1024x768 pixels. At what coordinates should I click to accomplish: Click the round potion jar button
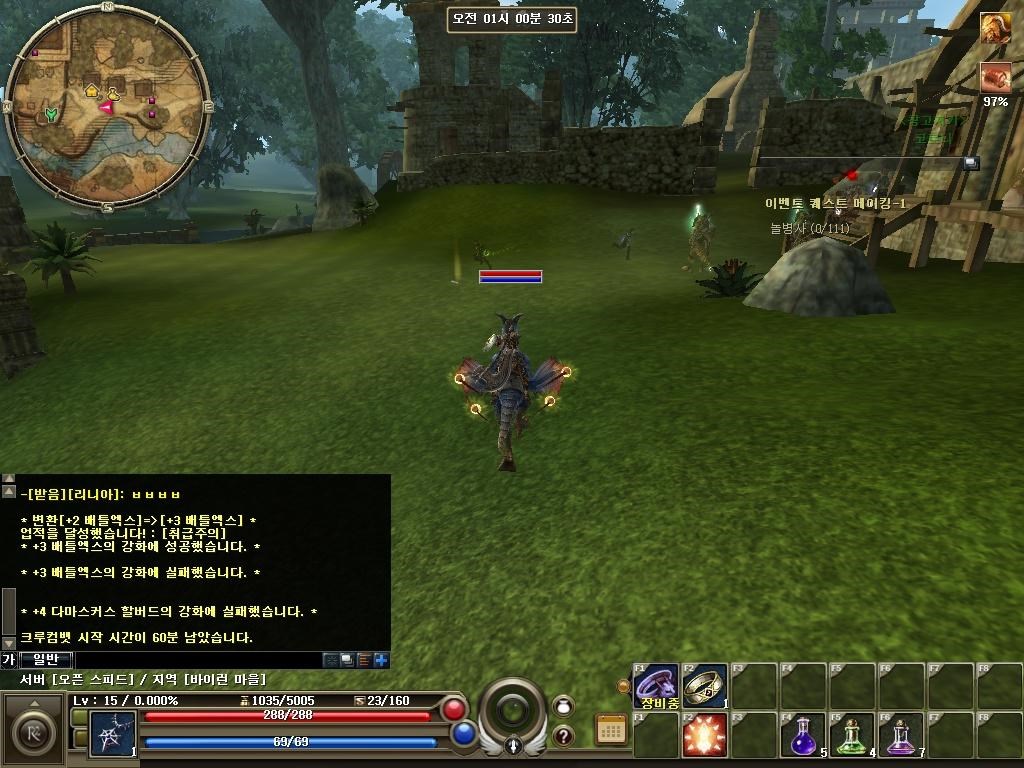[x=563, y=706]
